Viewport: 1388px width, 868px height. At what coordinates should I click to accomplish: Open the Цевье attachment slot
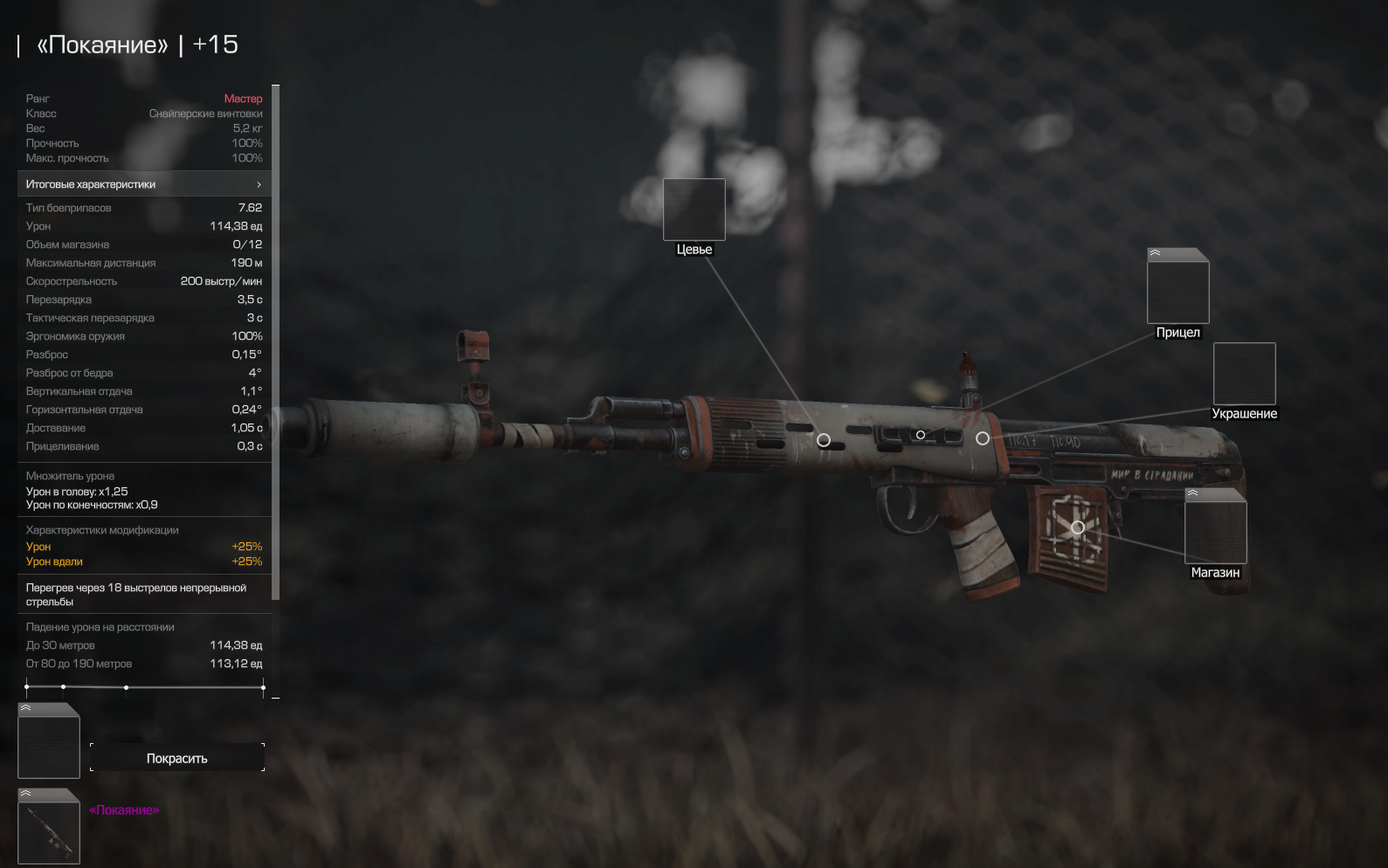[694, 210]
